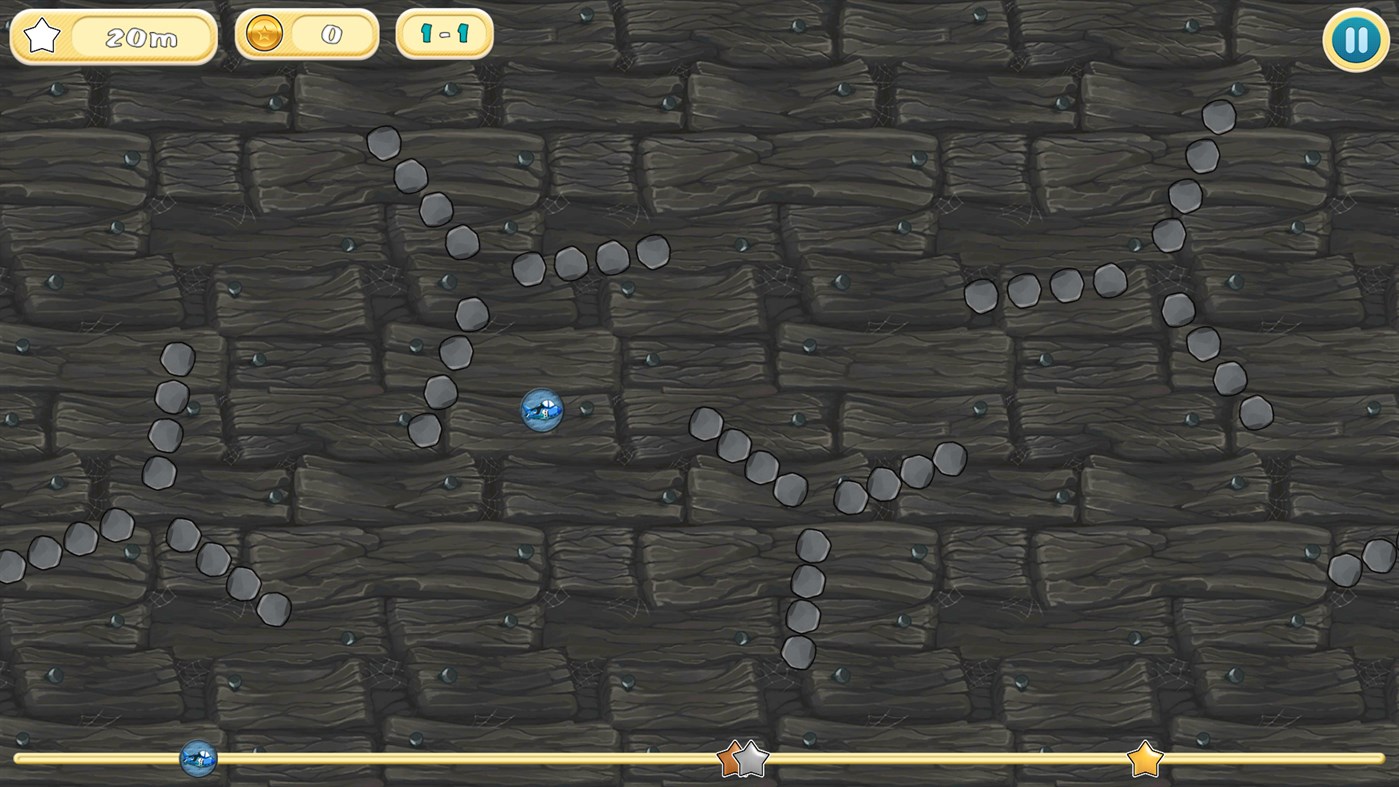1399x787 pixels.
Task: Click the coin count reading 0
Action: click(330, 33)
